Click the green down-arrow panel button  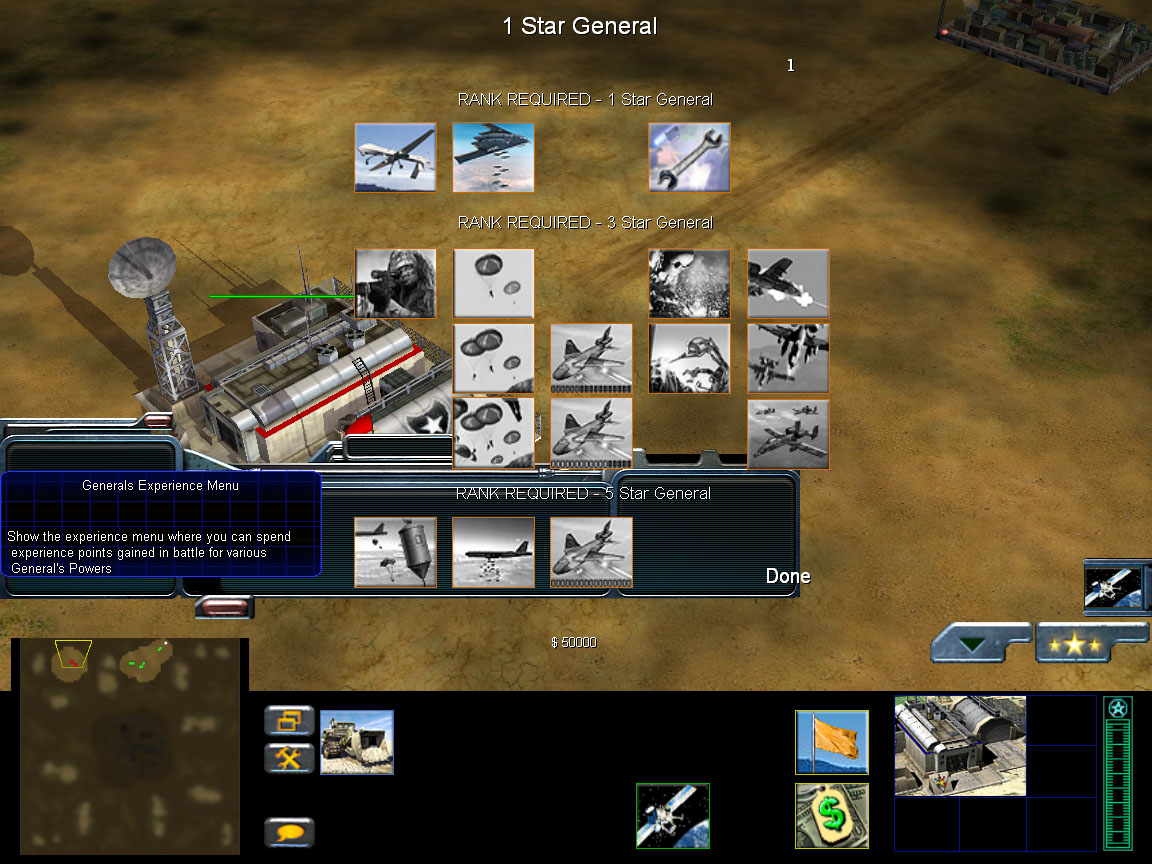coord(979,643)
